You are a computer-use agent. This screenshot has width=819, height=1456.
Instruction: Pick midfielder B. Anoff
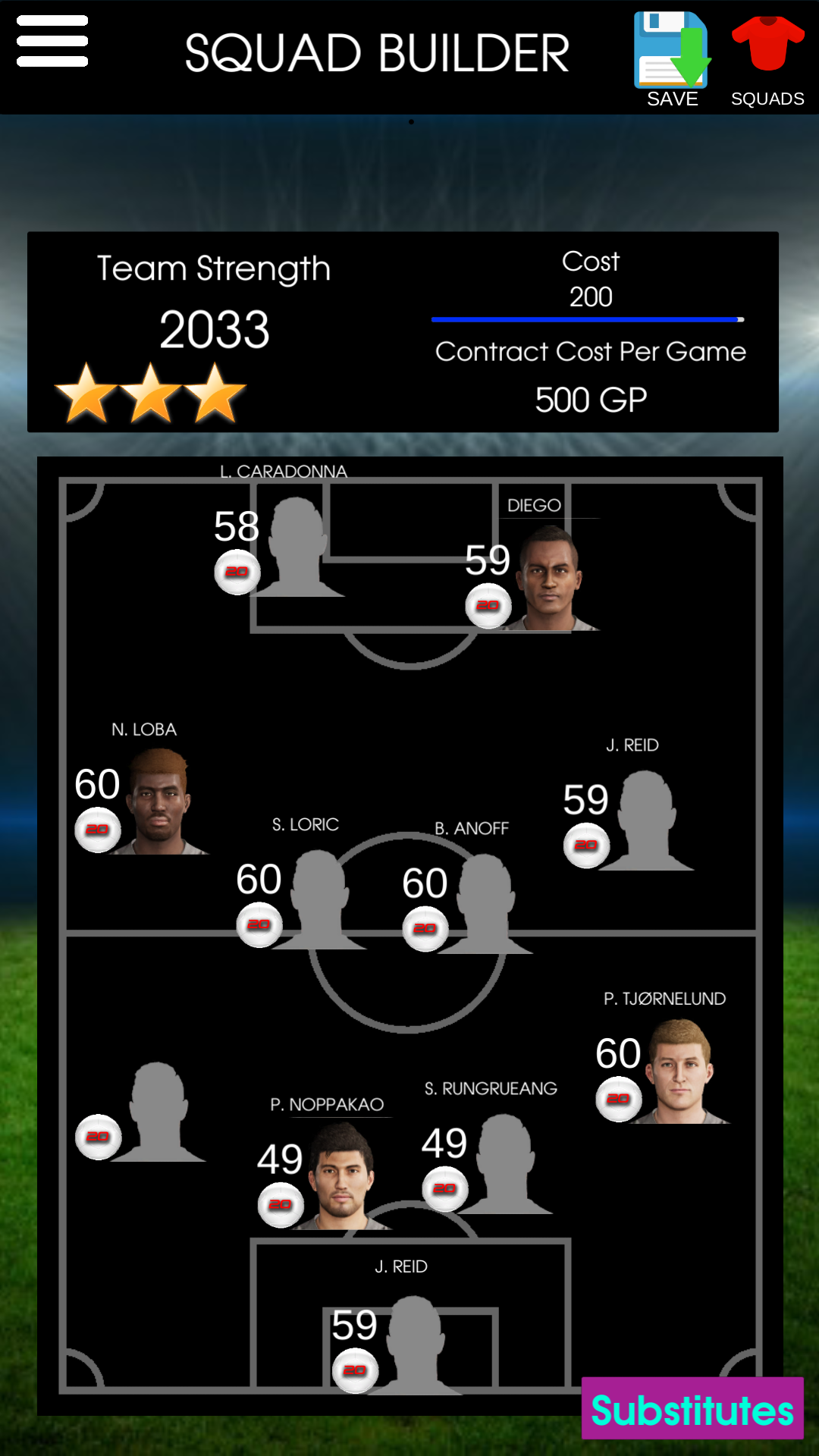point(485,904)
